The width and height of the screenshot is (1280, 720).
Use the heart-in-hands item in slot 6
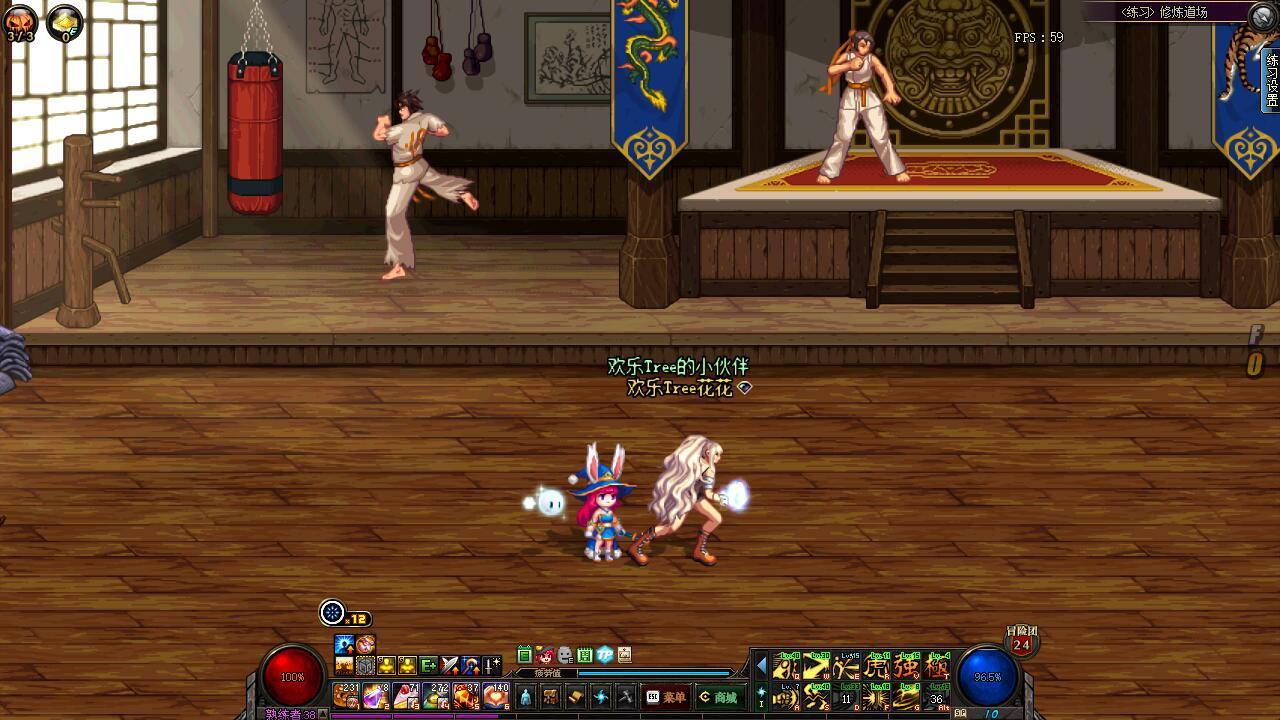pos(496,695)
